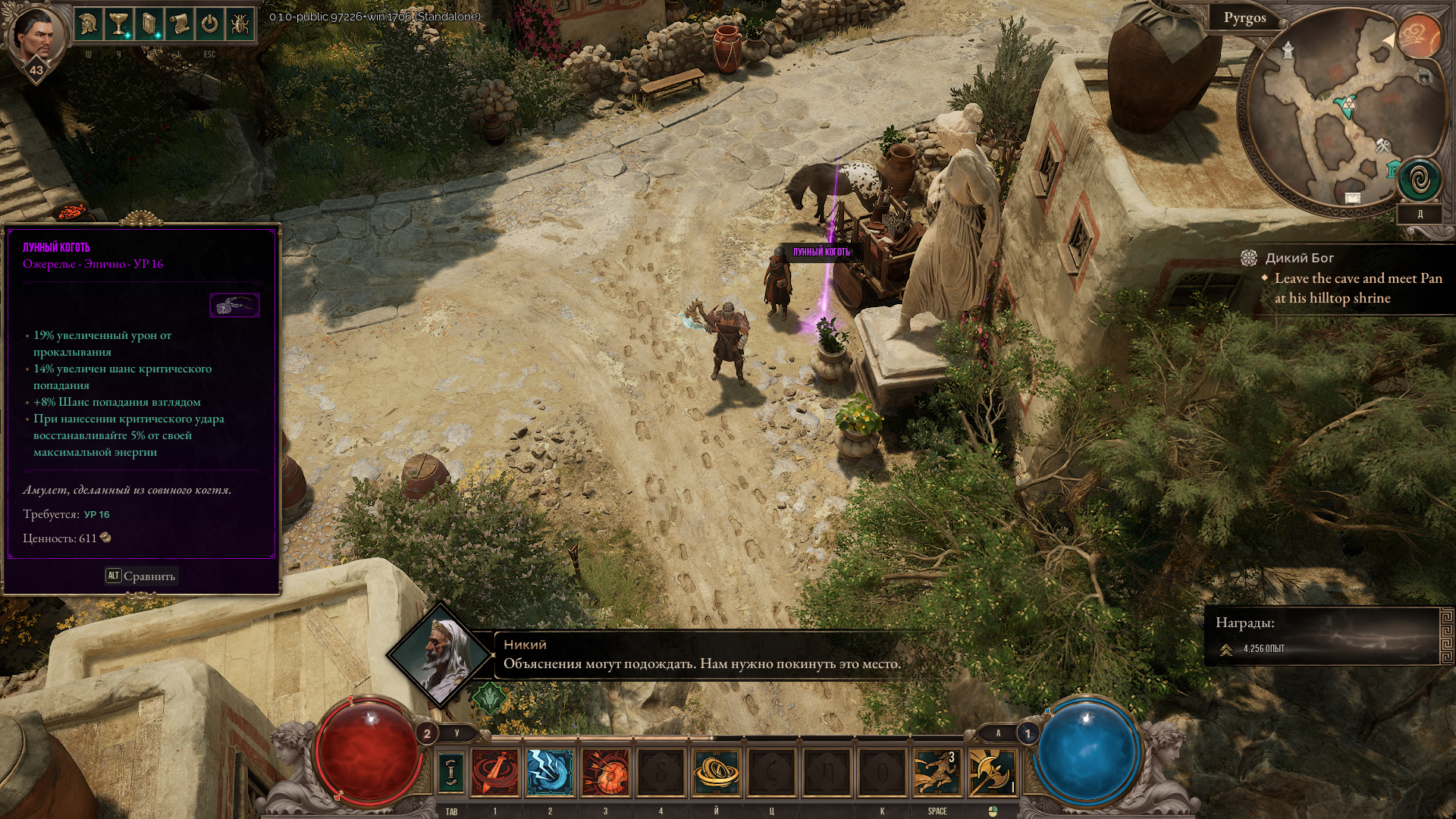This screenshot has width=1456, height=819.
Task: Activate the golden rings skill
Action: [x=716, y=772]
